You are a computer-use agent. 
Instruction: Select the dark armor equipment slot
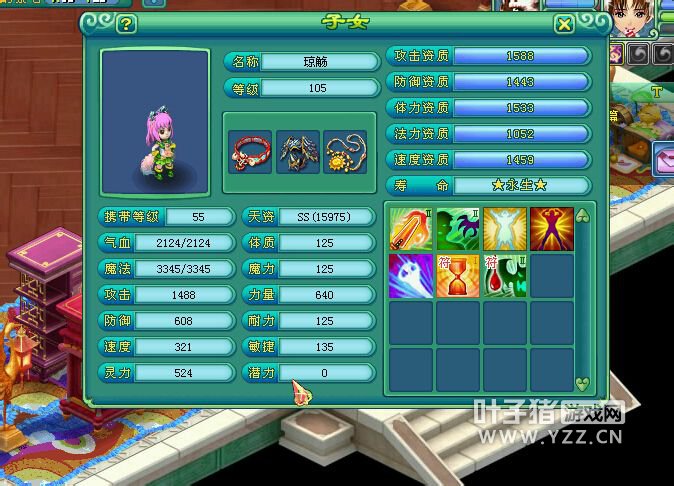pyautogui.click(x=297, y=152)
